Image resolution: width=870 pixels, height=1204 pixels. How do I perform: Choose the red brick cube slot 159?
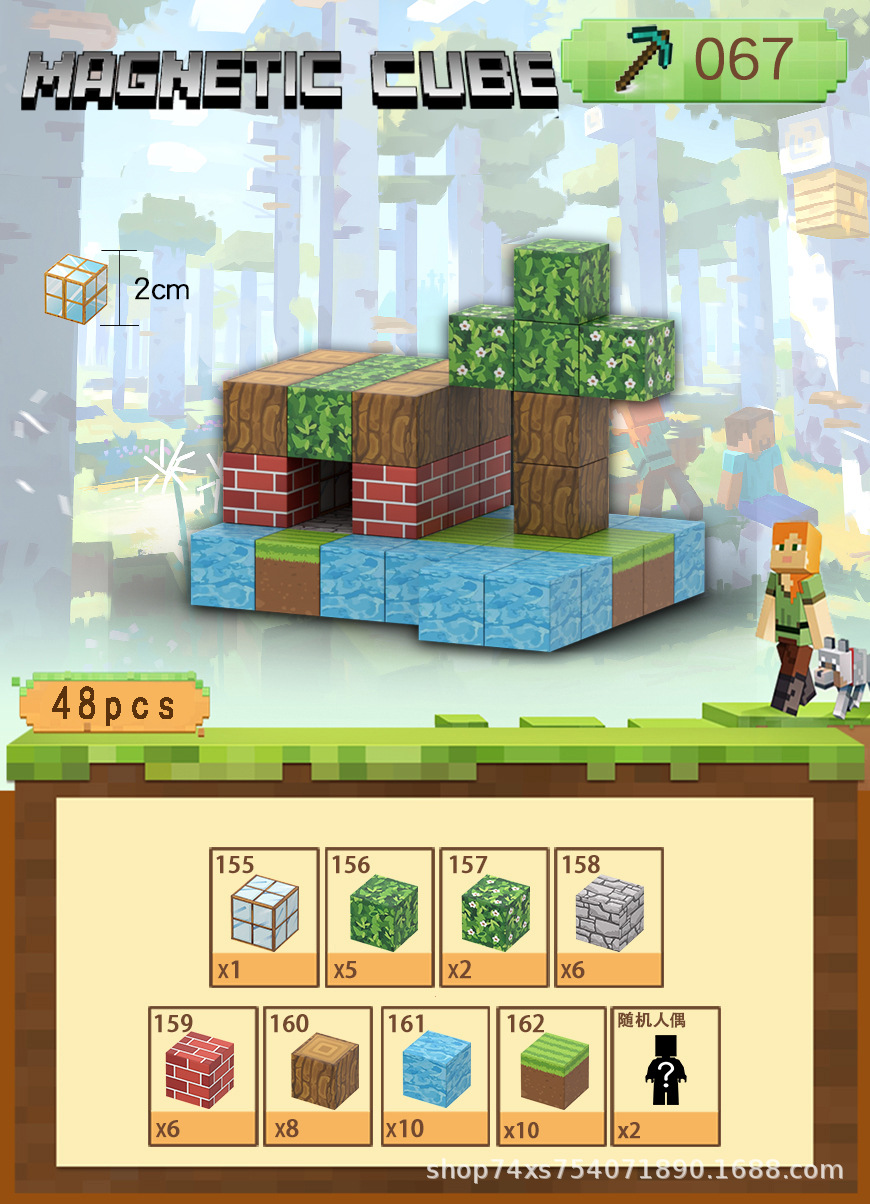tap(202, 1075)
